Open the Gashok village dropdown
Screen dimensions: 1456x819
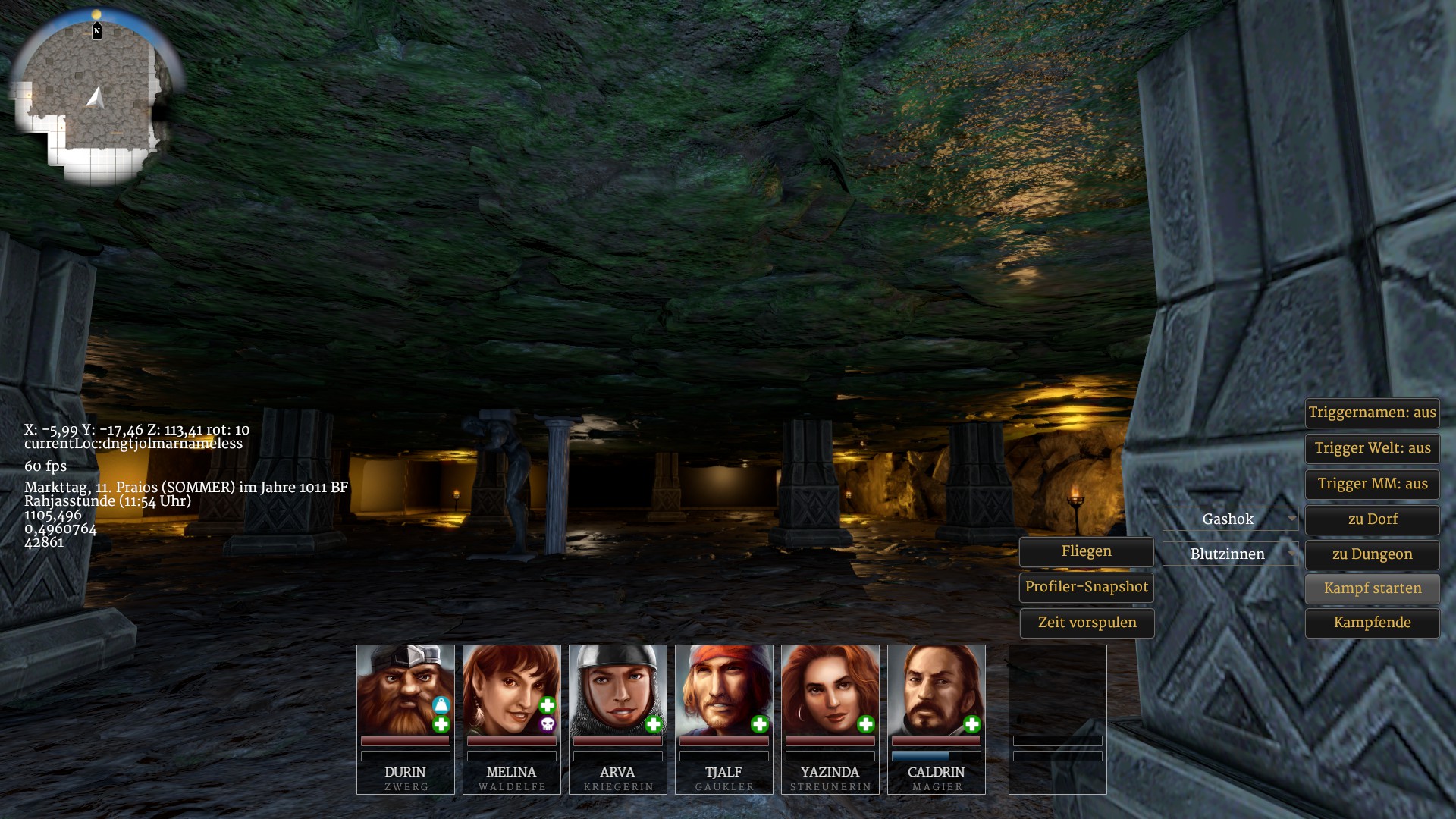tap(1230, 519)
